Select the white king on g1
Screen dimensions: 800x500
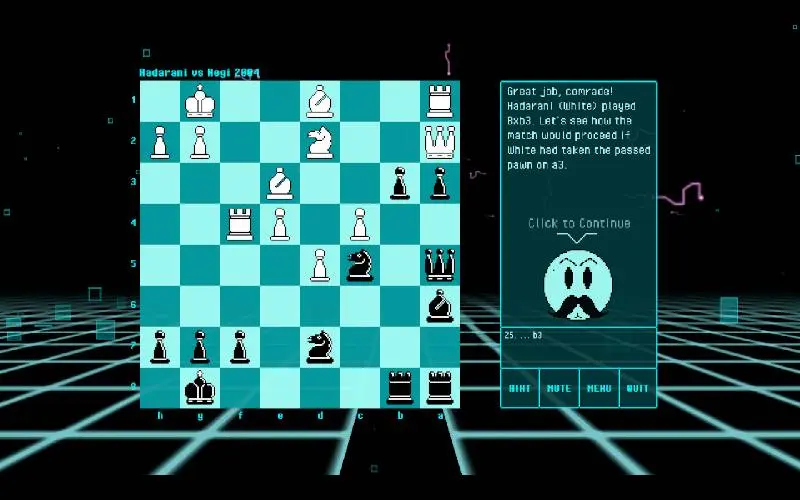click(x=200, y=101)
